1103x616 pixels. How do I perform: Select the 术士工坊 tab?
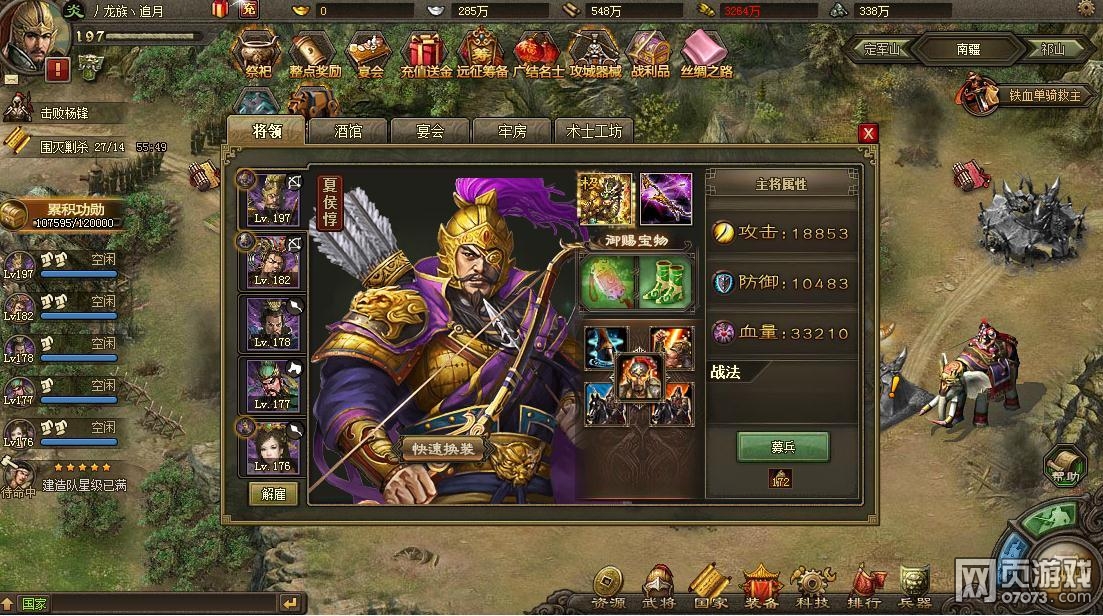pyautogui.click(x=594, y=131)
